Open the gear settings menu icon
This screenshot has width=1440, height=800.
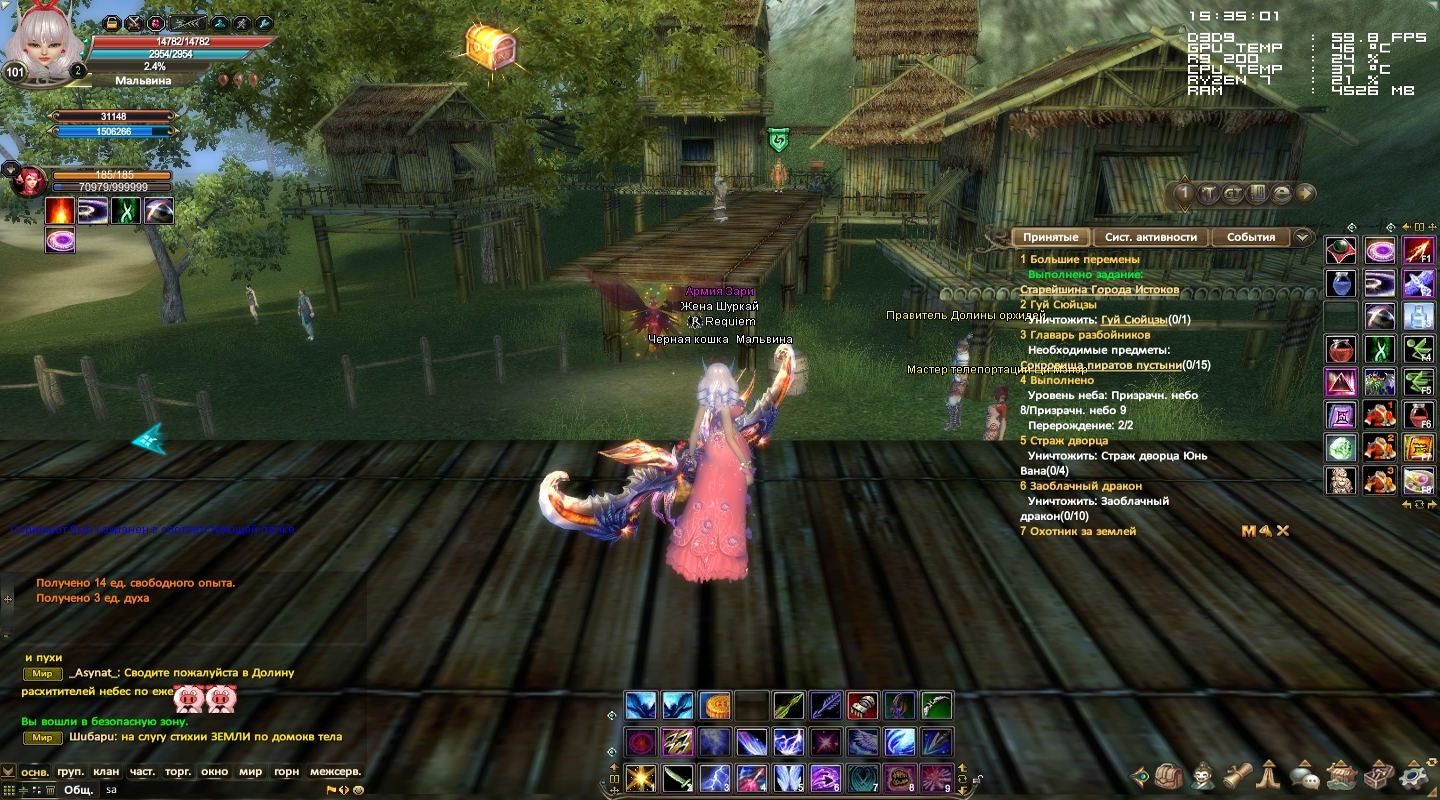1413,777
